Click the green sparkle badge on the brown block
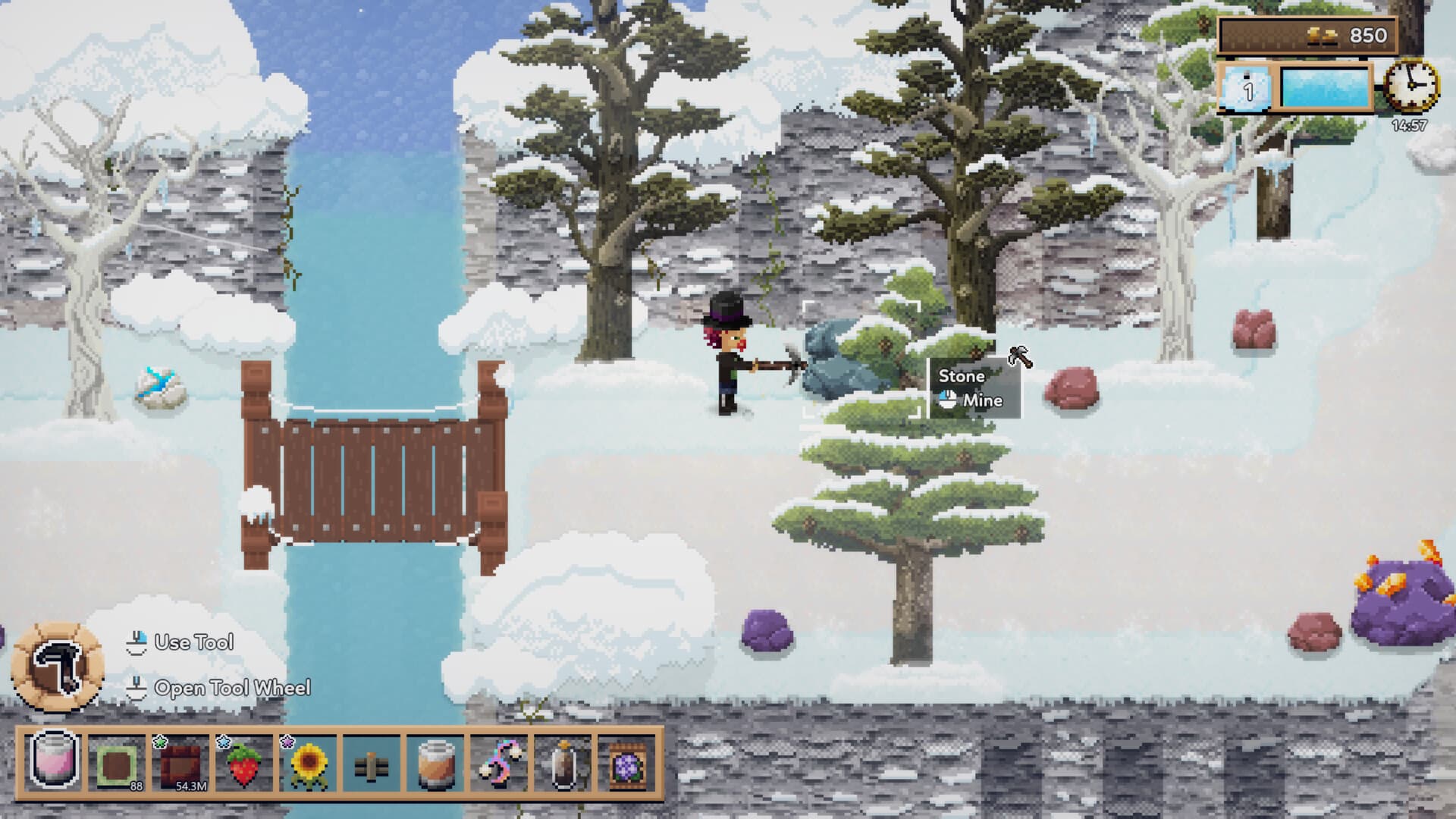 pyautogui.click(x=160, y=742)
